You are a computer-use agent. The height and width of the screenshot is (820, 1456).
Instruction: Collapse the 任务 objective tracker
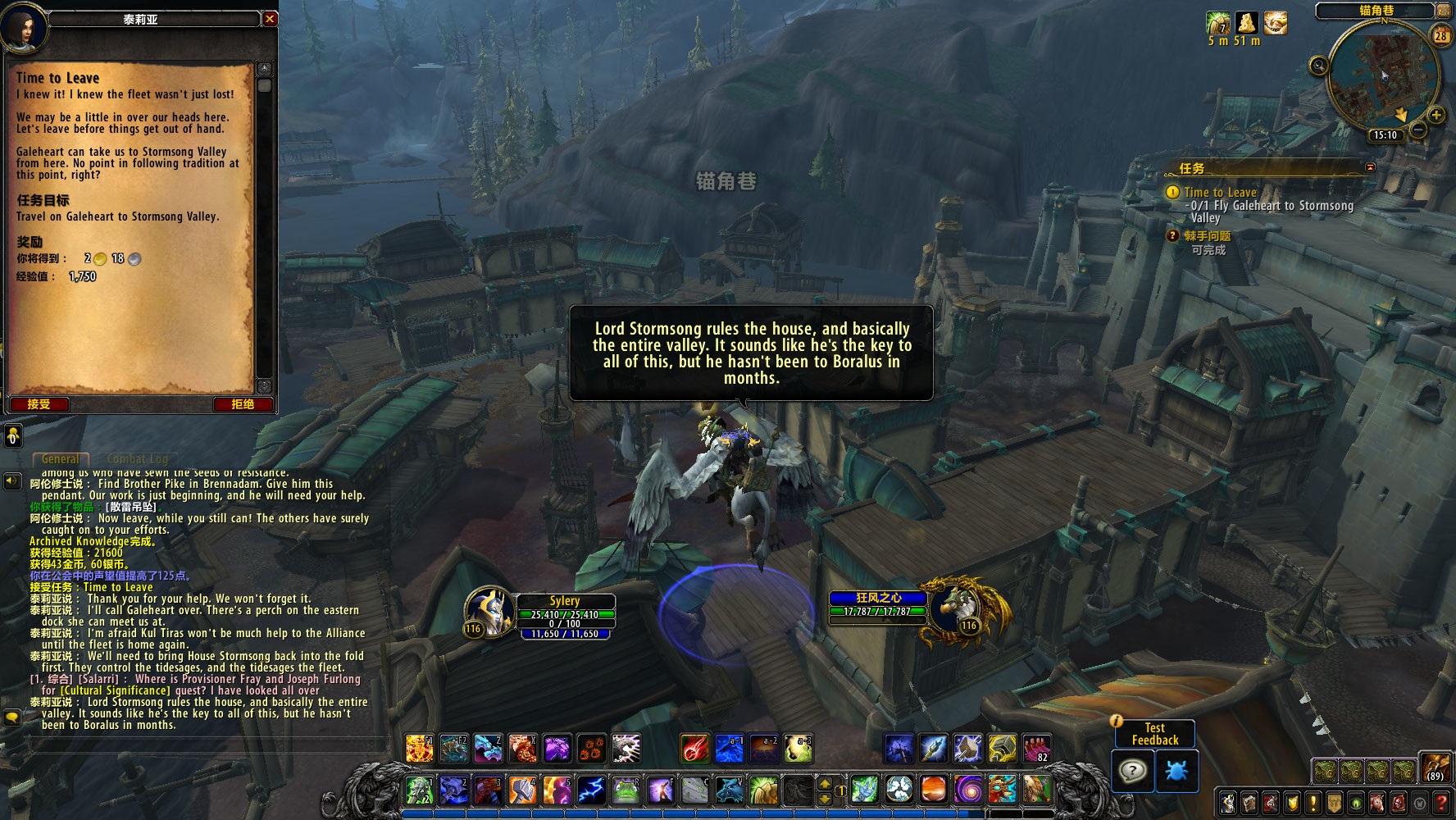point(1370,167)
